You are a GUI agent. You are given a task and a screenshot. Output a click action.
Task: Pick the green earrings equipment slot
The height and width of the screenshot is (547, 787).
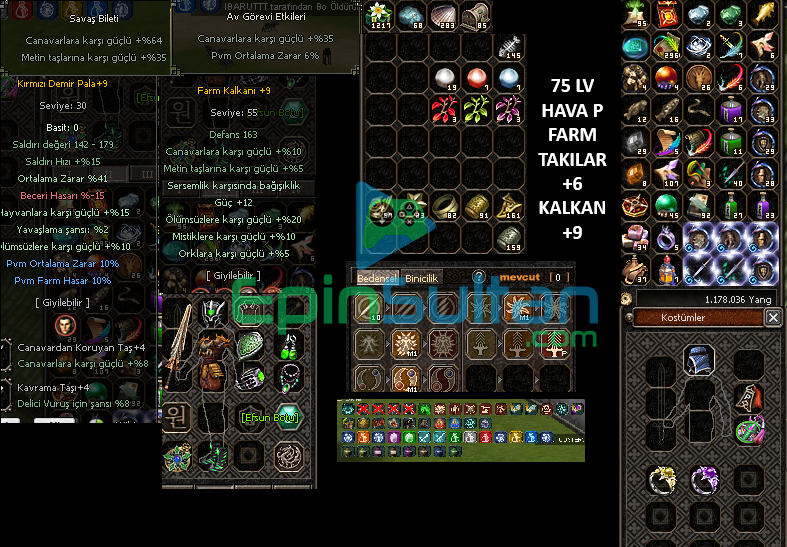288,347
